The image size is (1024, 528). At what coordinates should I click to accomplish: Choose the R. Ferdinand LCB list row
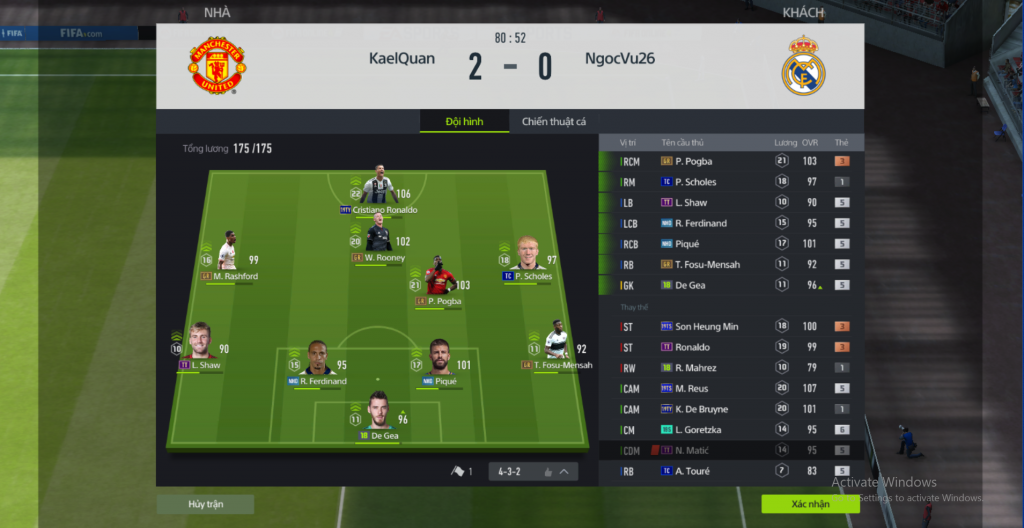click(x=730, y=223)
